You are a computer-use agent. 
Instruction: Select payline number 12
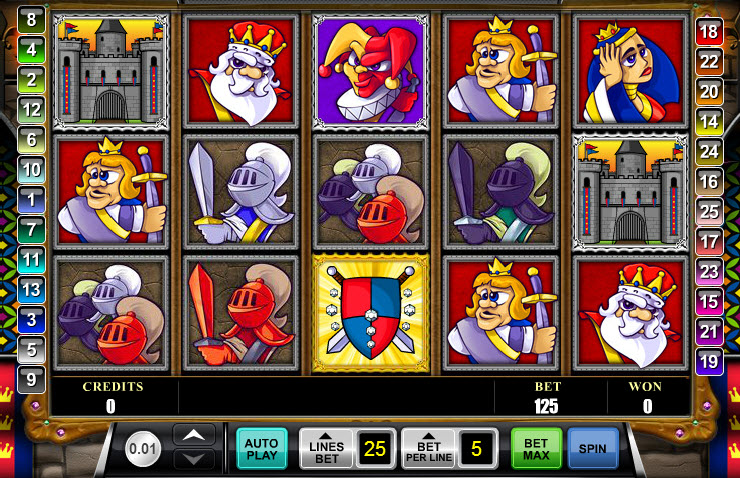31,109
